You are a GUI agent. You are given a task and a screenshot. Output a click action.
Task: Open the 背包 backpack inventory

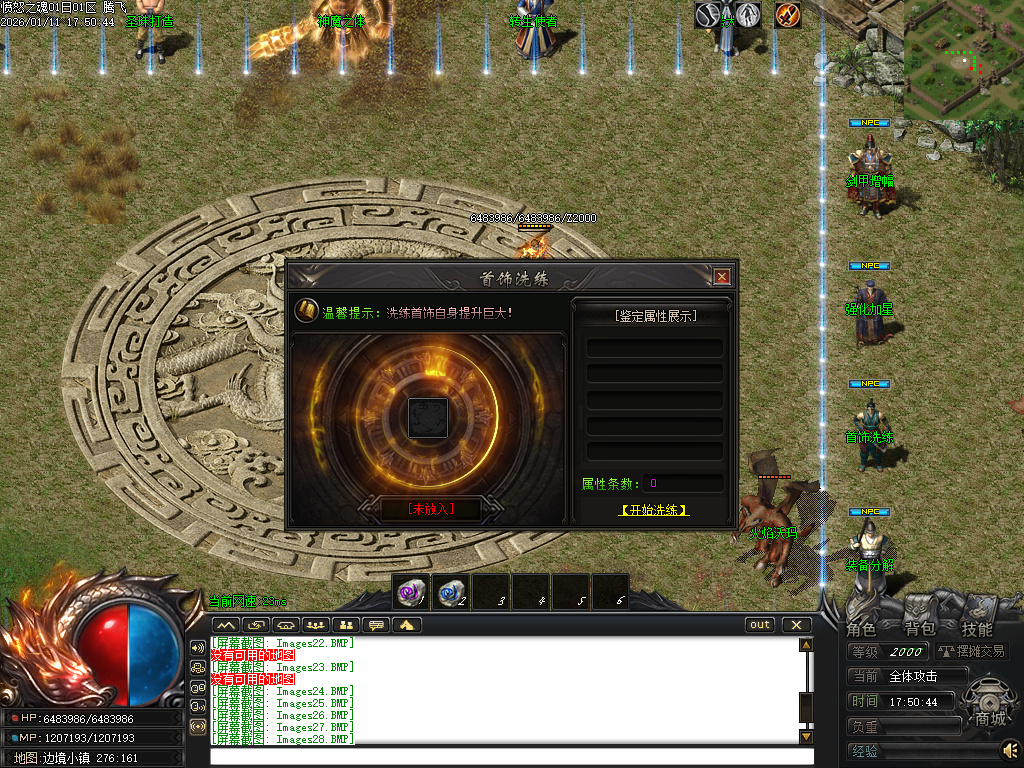click(x=919, y=629)
